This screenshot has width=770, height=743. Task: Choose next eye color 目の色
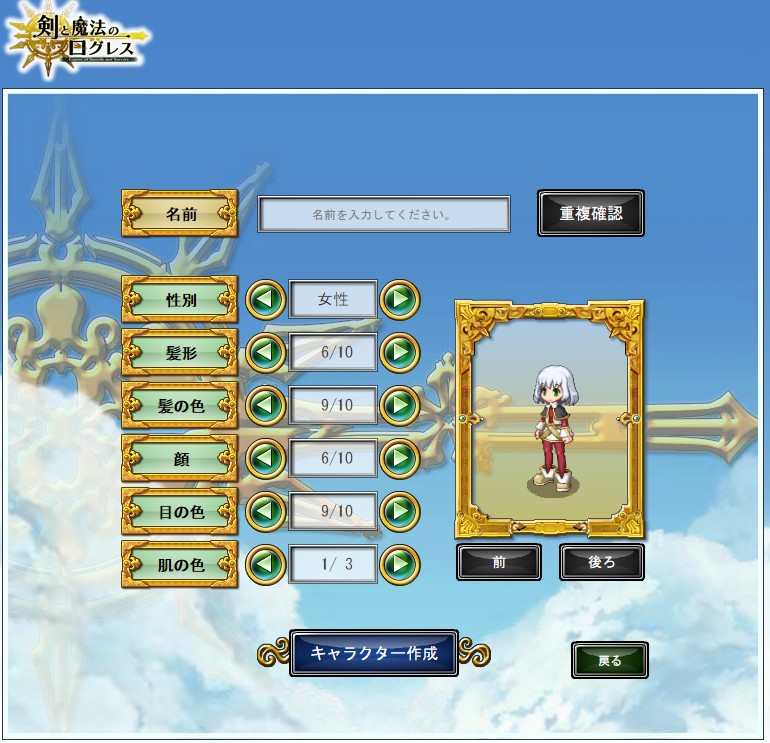(x=399, y=511)
